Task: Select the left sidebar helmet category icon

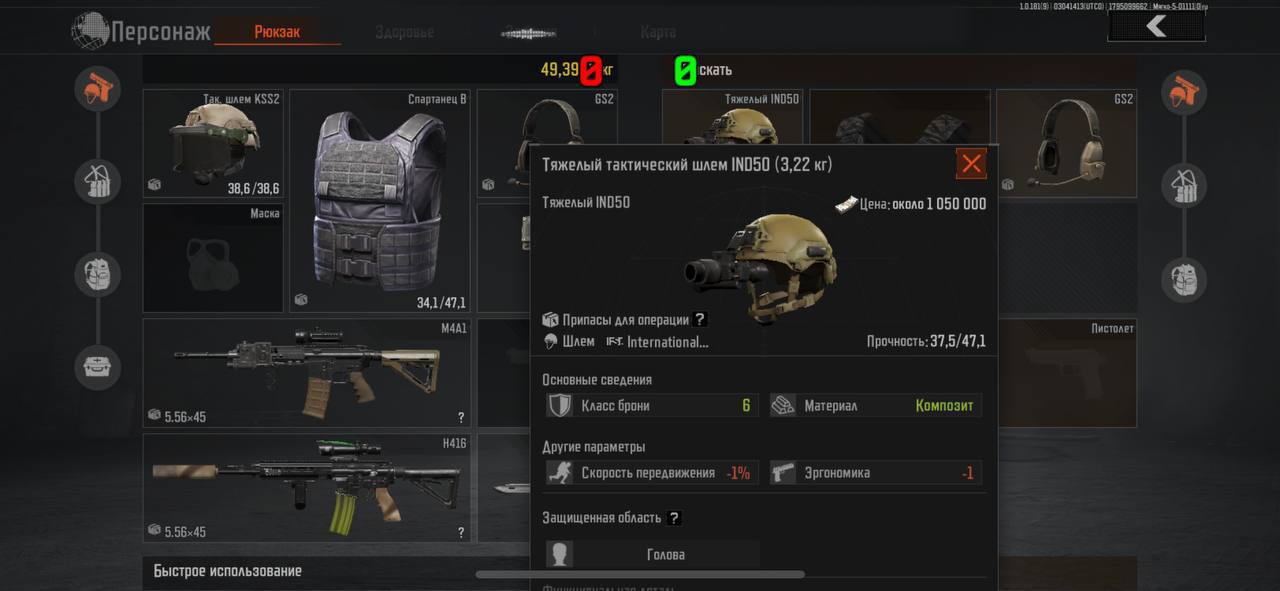Action: pos(98,90)
